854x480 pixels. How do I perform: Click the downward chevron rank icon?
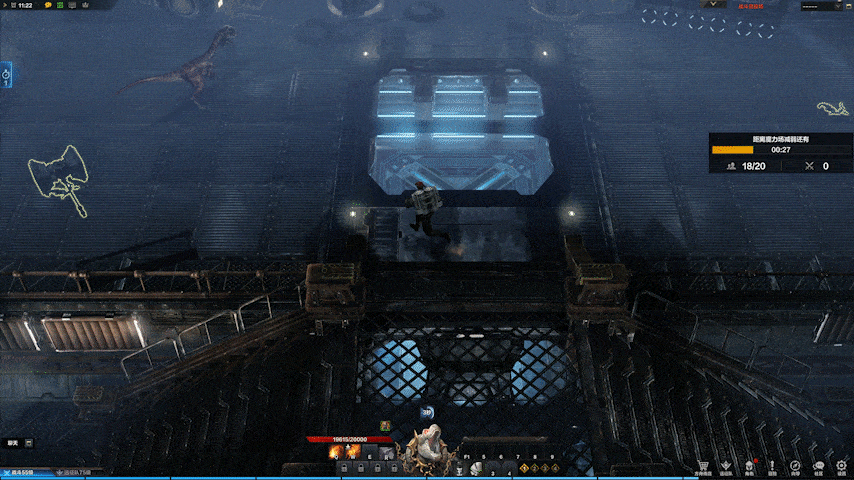pos(725,465)
